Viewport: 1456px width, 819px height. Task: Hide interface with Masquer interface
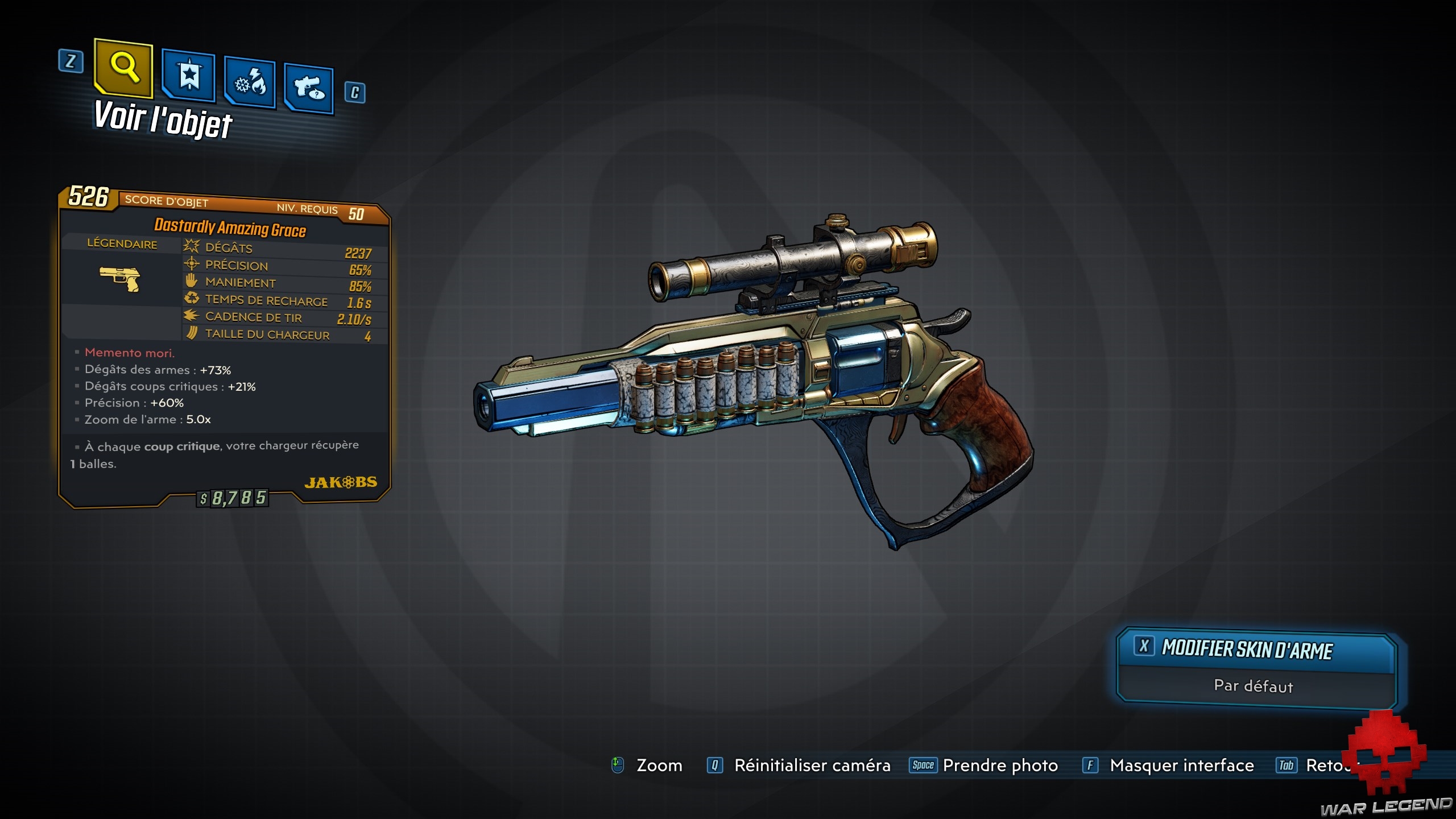(1181, 766)
